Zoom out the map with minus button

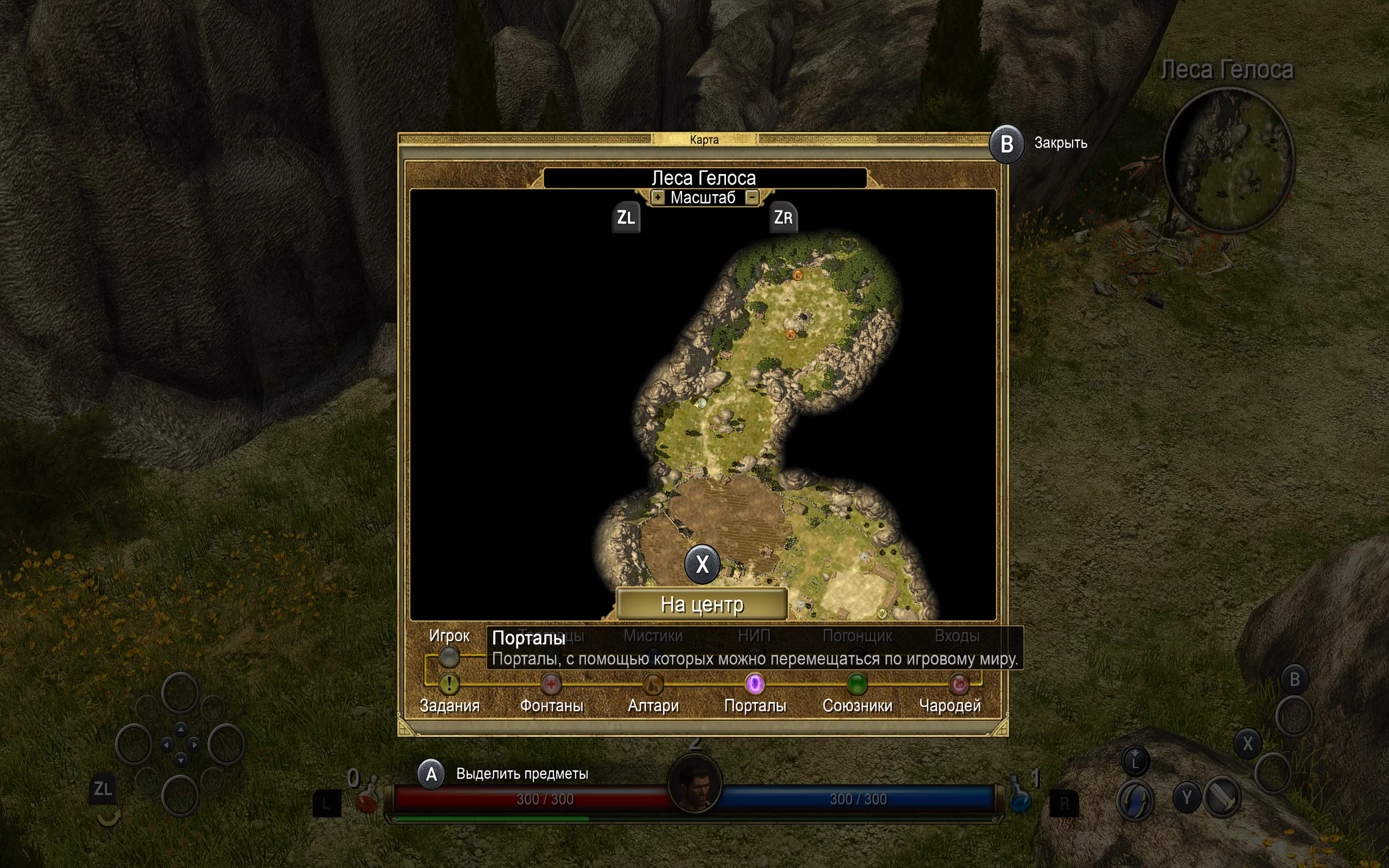(x=752, y=197)
